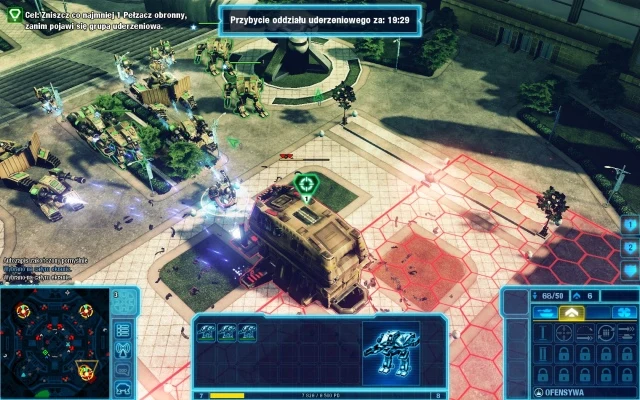Select the green rally marker above the crawler
640x400 pixels.
[x=306, y=184]
